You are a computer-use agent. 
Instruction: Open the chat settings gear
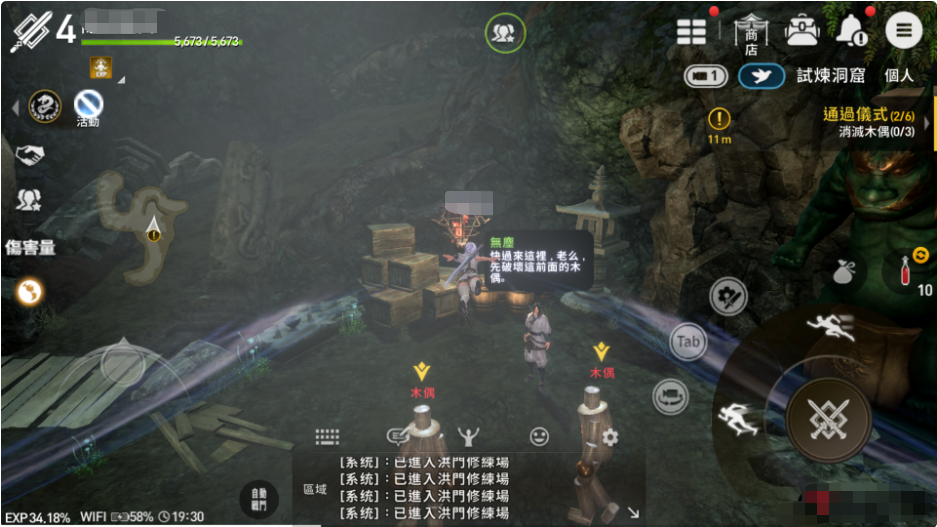point(610,436)
